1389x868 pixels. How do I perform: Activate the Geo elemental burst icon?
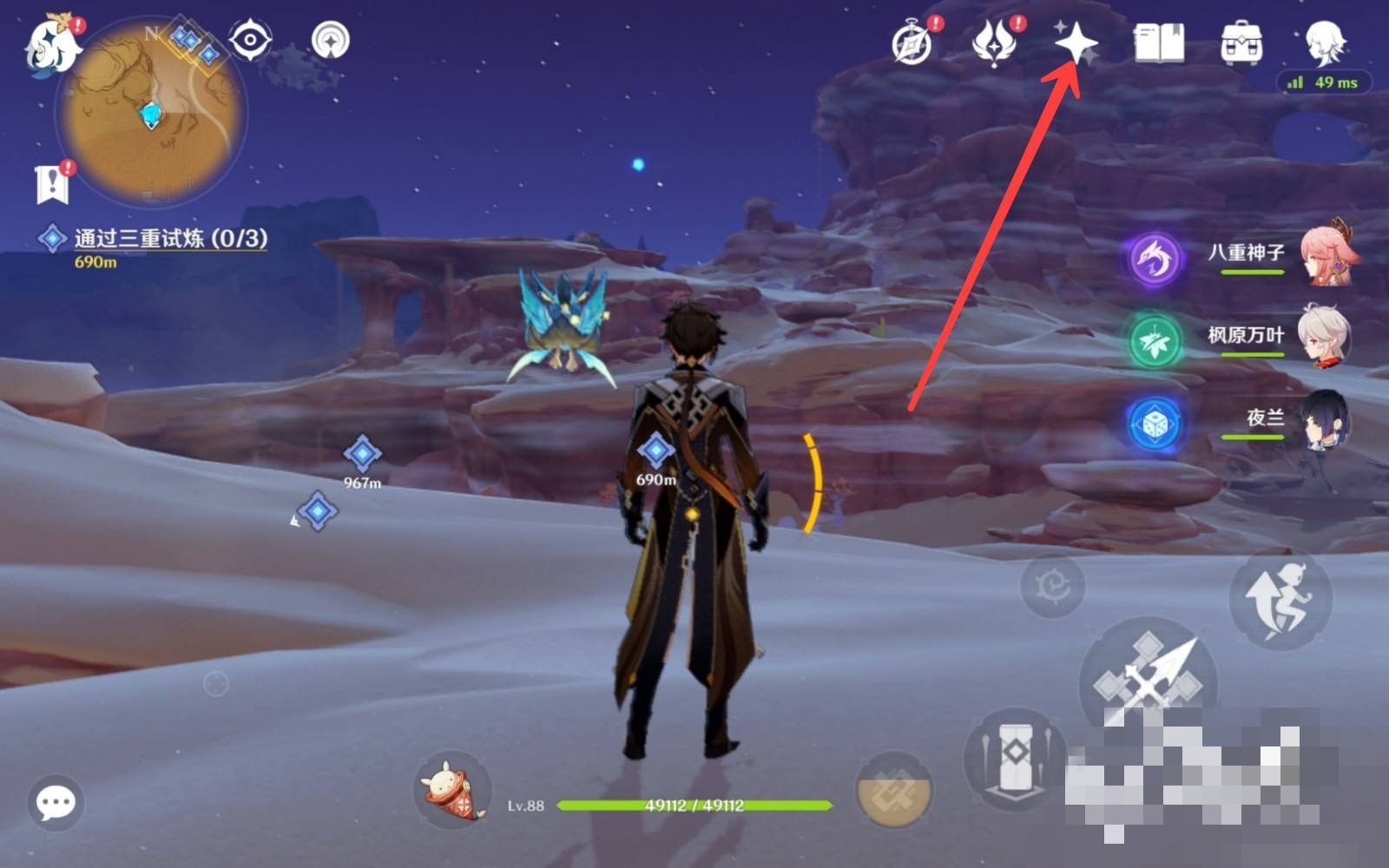pos(894,788)
